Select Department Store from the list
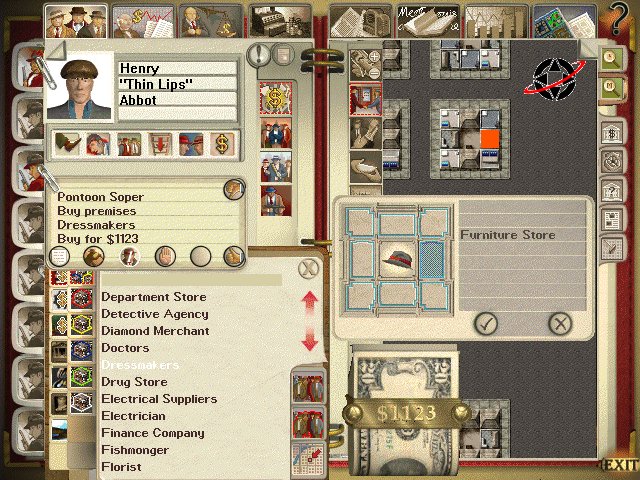The height and width of the screenshot is (480, 640). [153, 297]
